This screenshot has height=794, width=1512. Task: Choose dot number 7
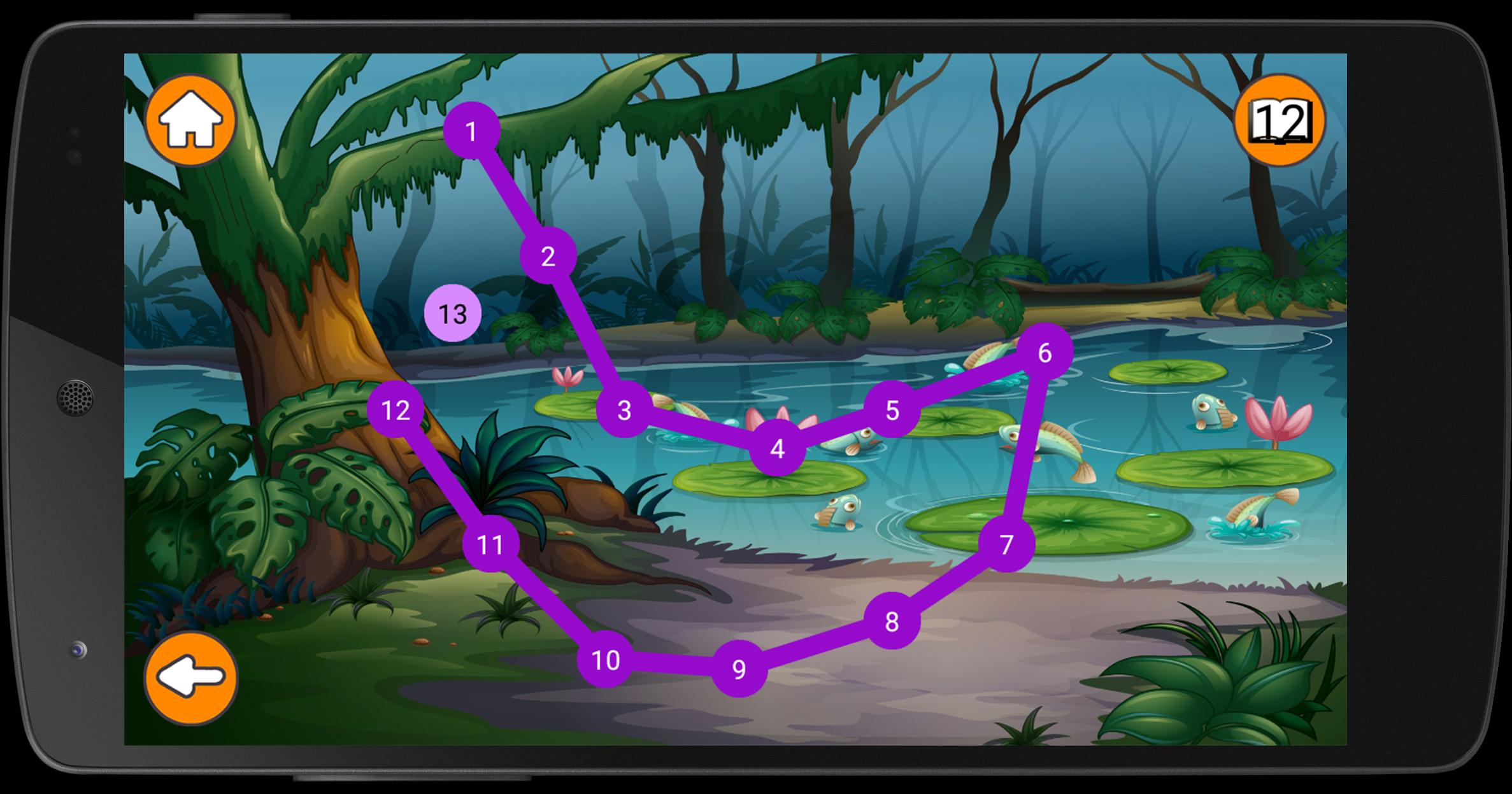[x=1006, y=544]
